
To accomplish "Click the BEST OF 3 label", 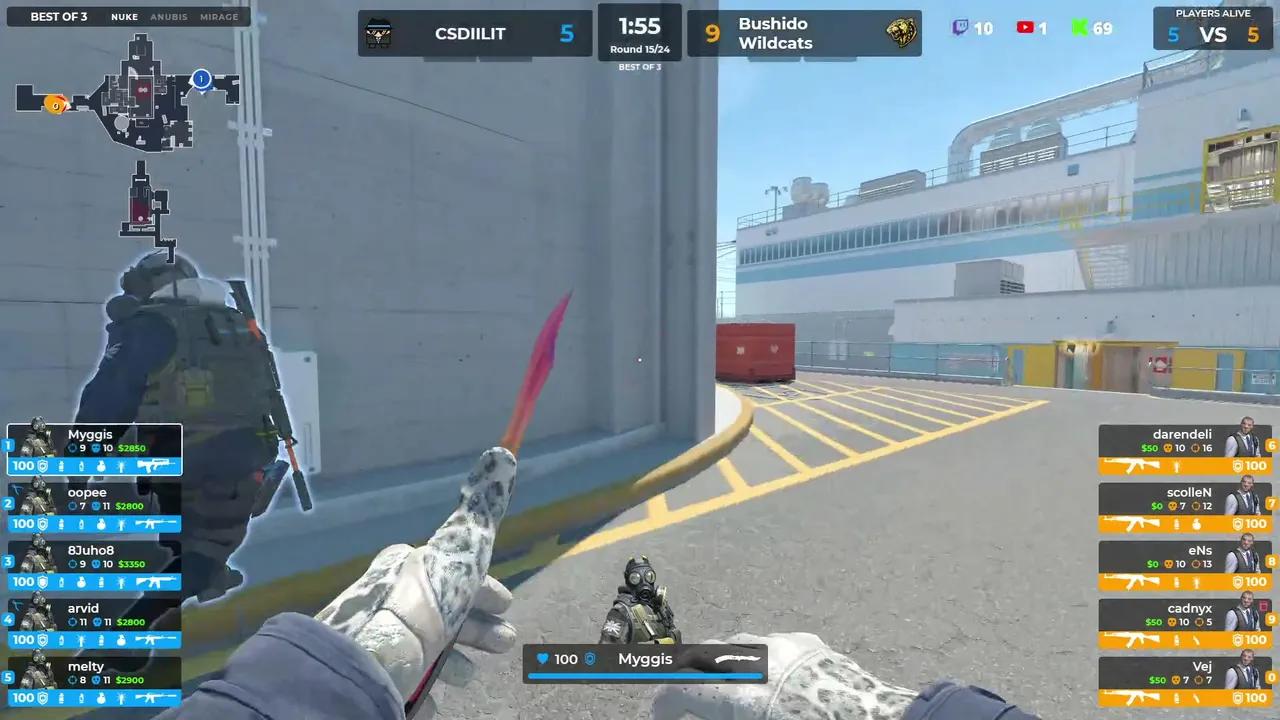I will [57, 16].
